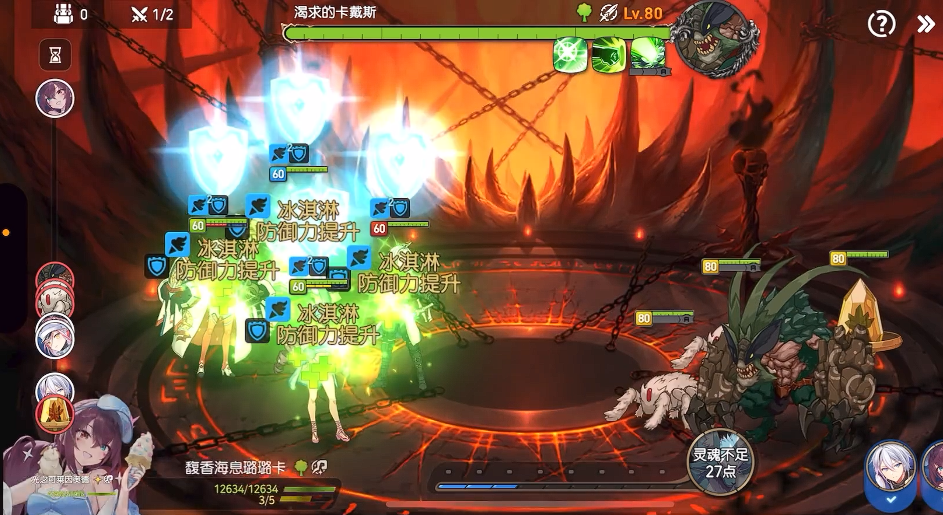
Task: Inspect the boss's middle green skill icon
Action: pos(608,54)
